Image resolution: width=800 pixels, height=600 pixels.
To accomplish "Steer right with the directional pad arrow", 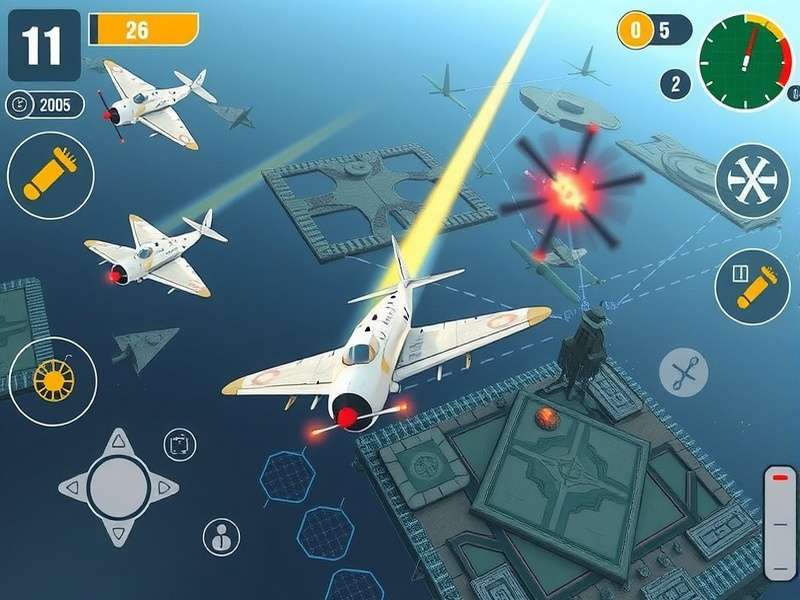I will click(x=165, y=487).
